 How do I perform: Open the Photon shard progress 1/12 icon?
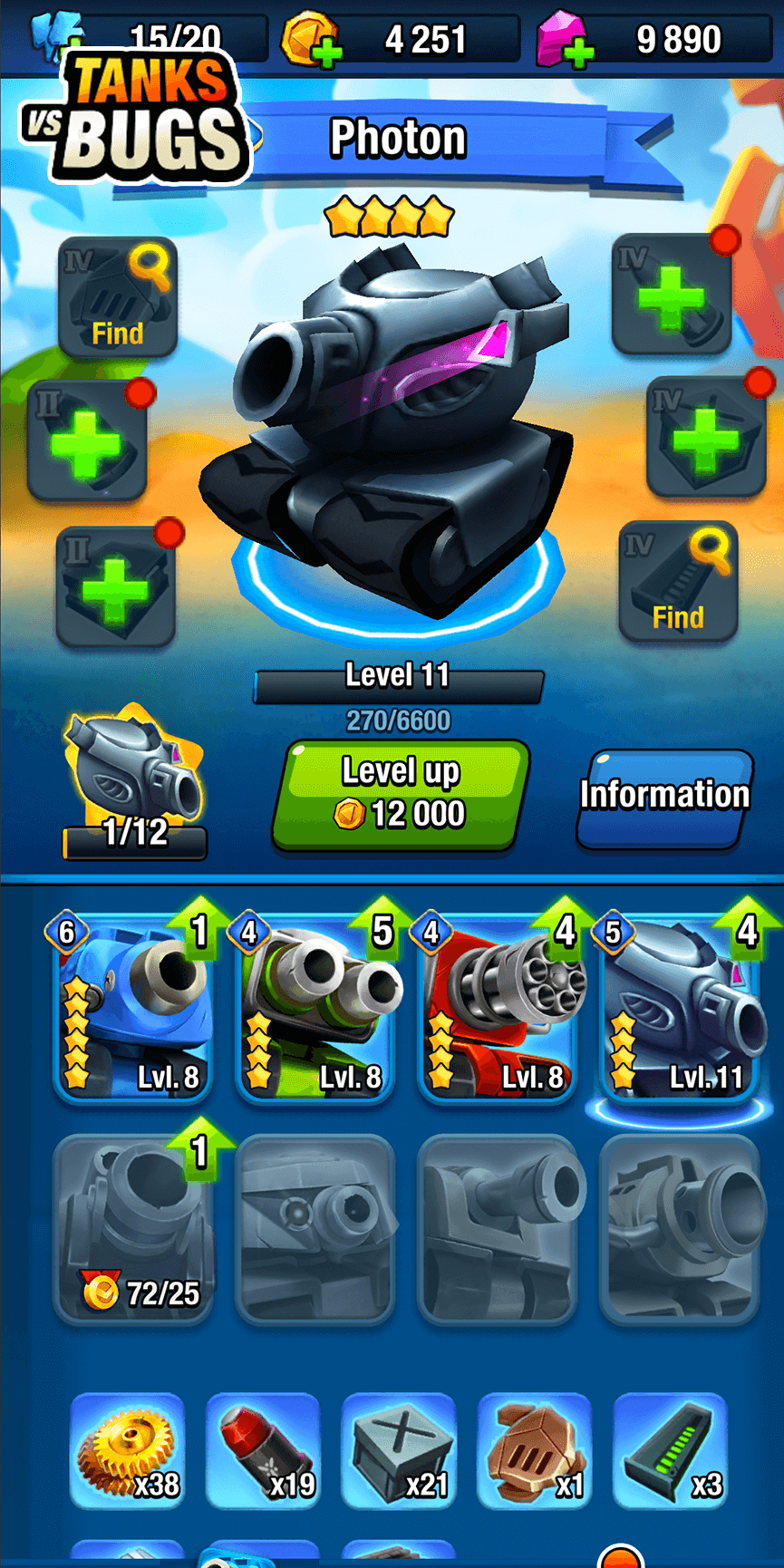pyautogui.click(x=134, y=785)
